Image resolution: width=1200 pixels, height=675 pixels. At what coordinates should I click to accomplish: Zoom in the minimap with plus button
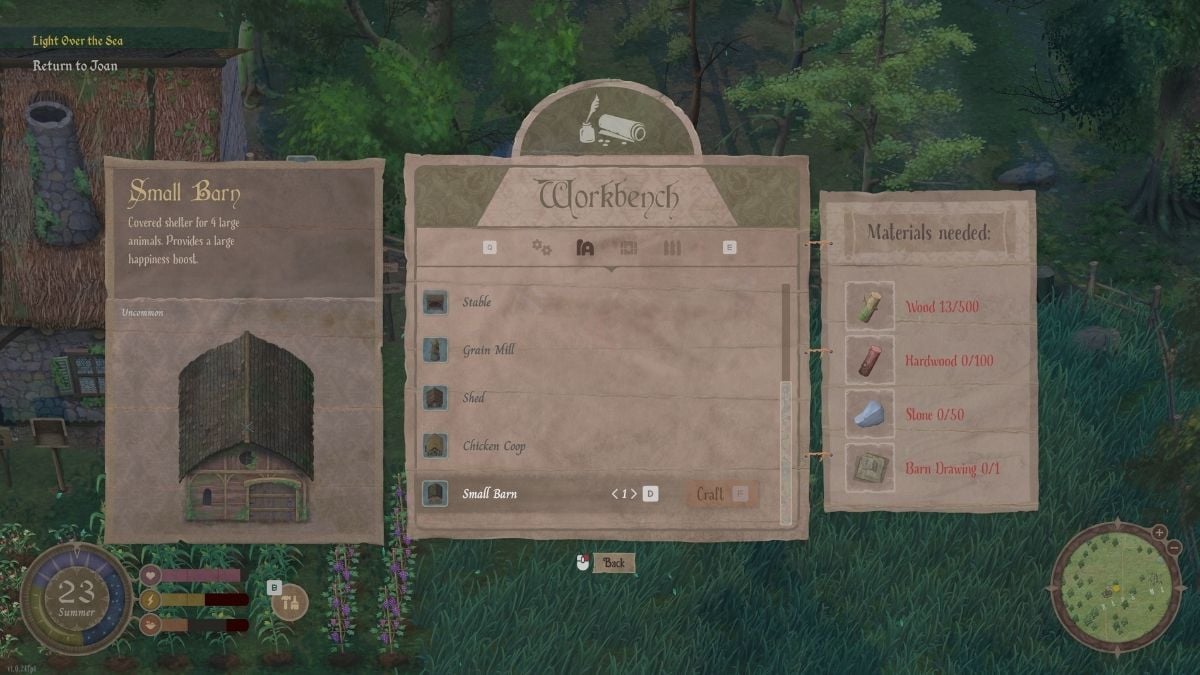pos(1159,532)
